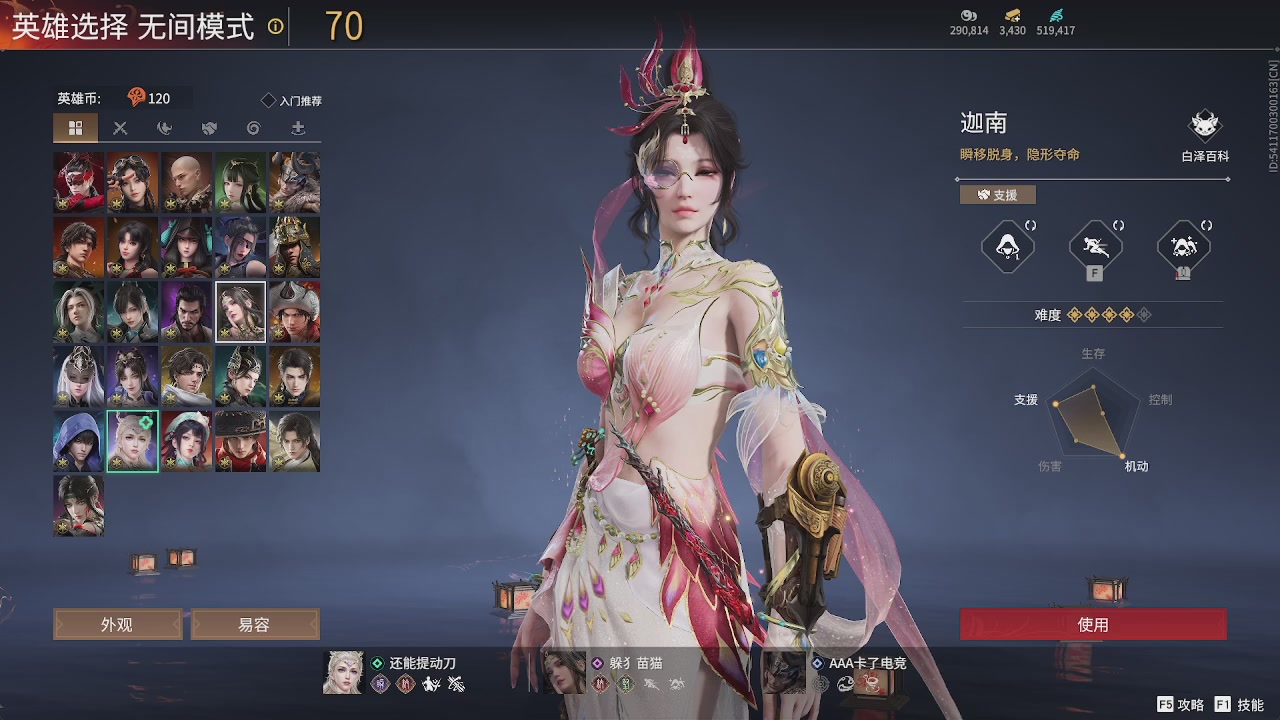Filter heroes by the crossed swords tab
Image resolution: width=1280 pixels, height=720 pixels.
point(120,128)
